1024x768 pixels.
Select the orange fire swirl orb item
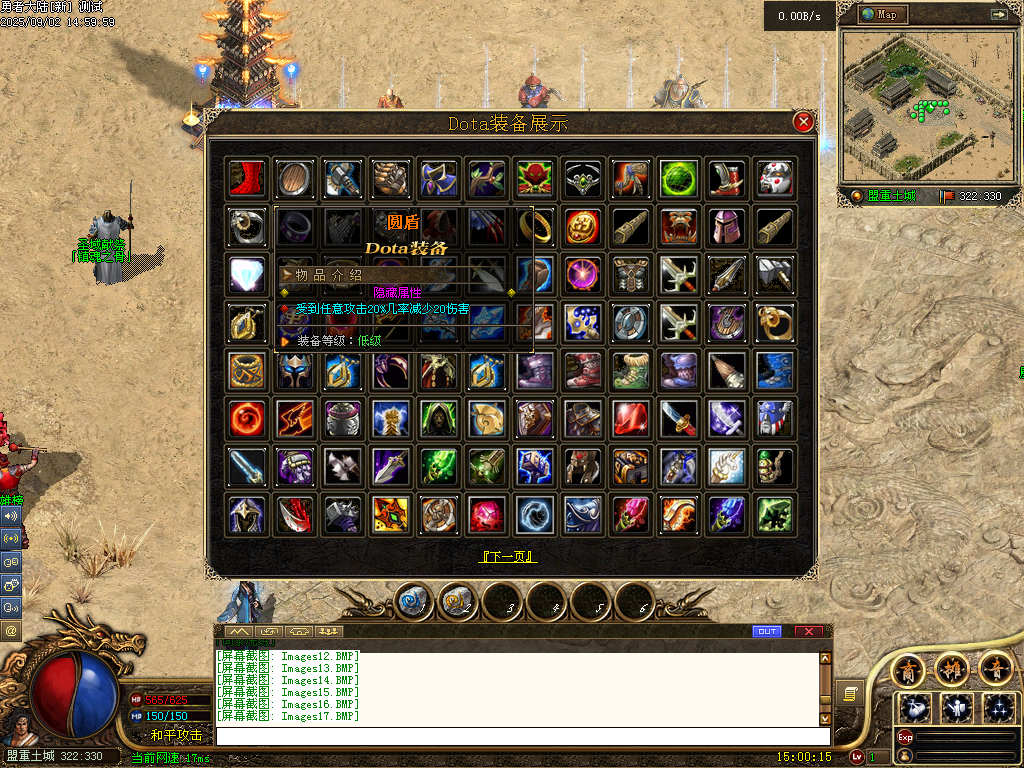(x=245, y=418)
